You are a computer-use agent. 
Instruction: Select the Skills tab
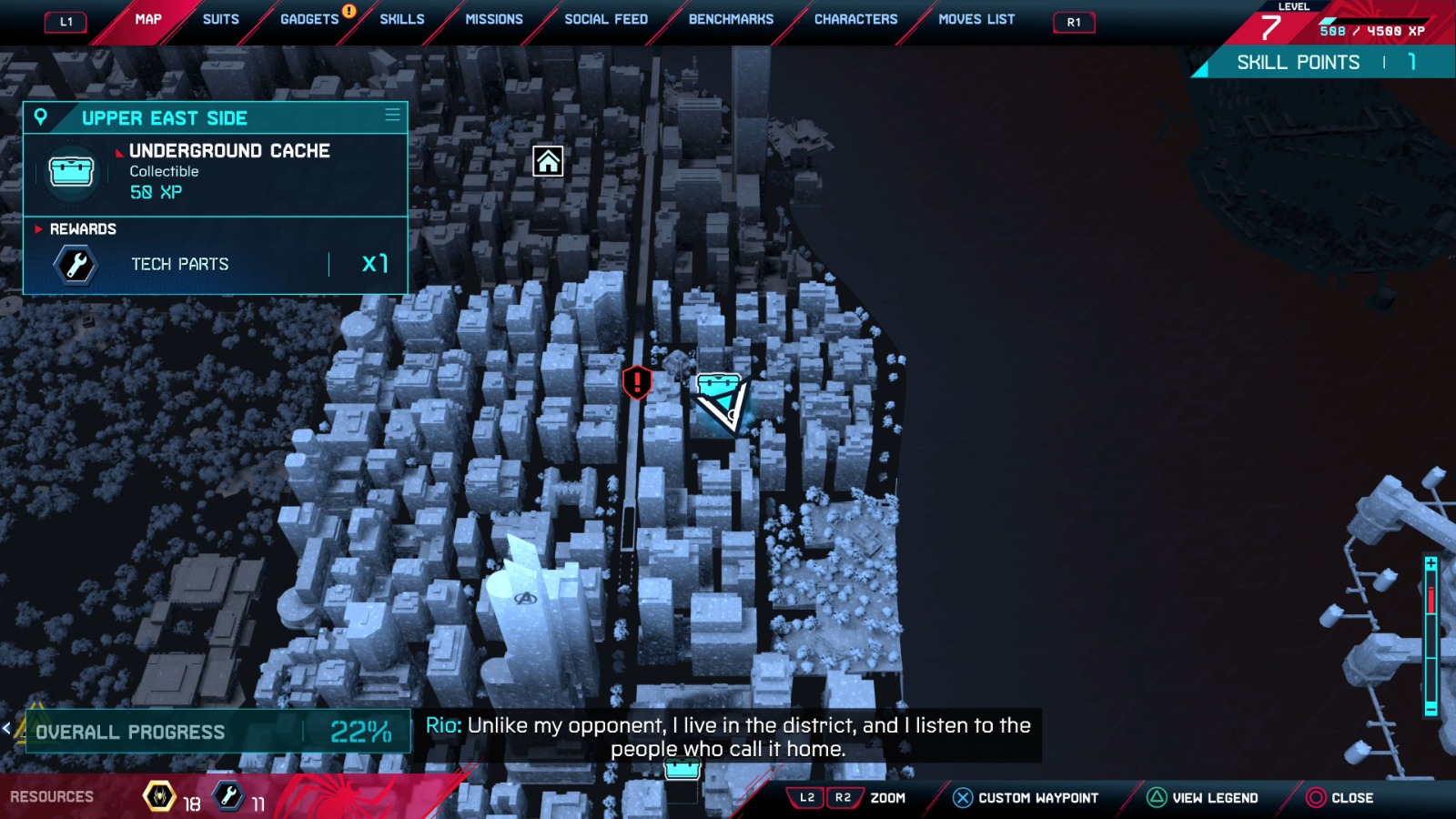point(401,19)
